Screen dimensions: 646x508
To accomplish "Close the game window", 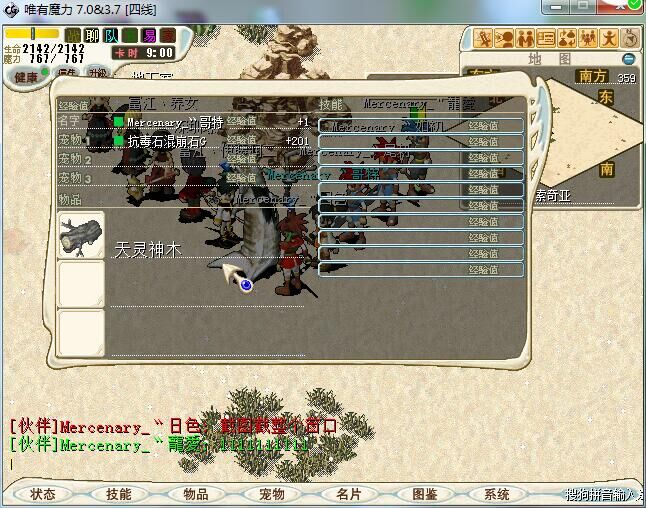I will pyautogui.click(x=620, y=9).
